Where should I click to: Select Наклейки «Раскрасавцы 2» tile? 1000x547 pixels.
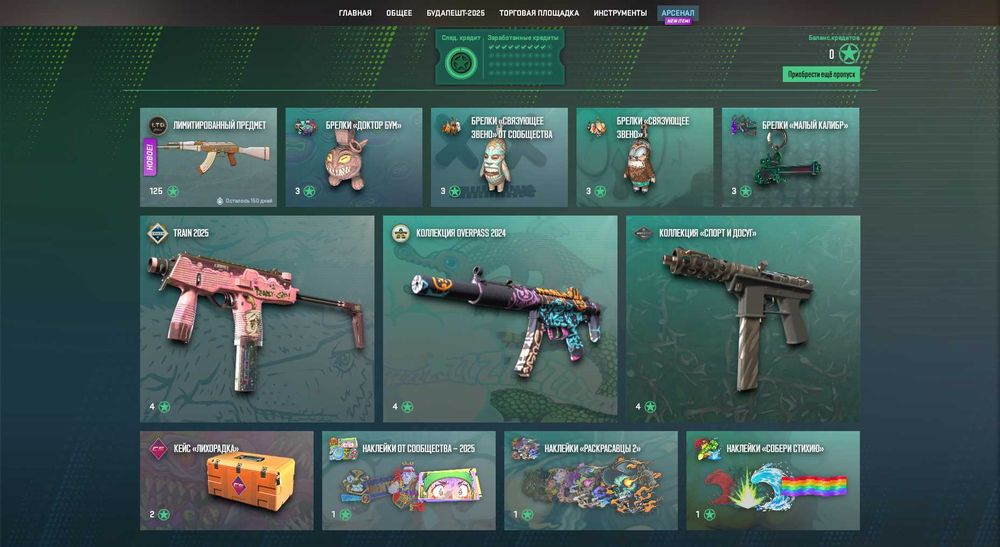pos(591,480)
